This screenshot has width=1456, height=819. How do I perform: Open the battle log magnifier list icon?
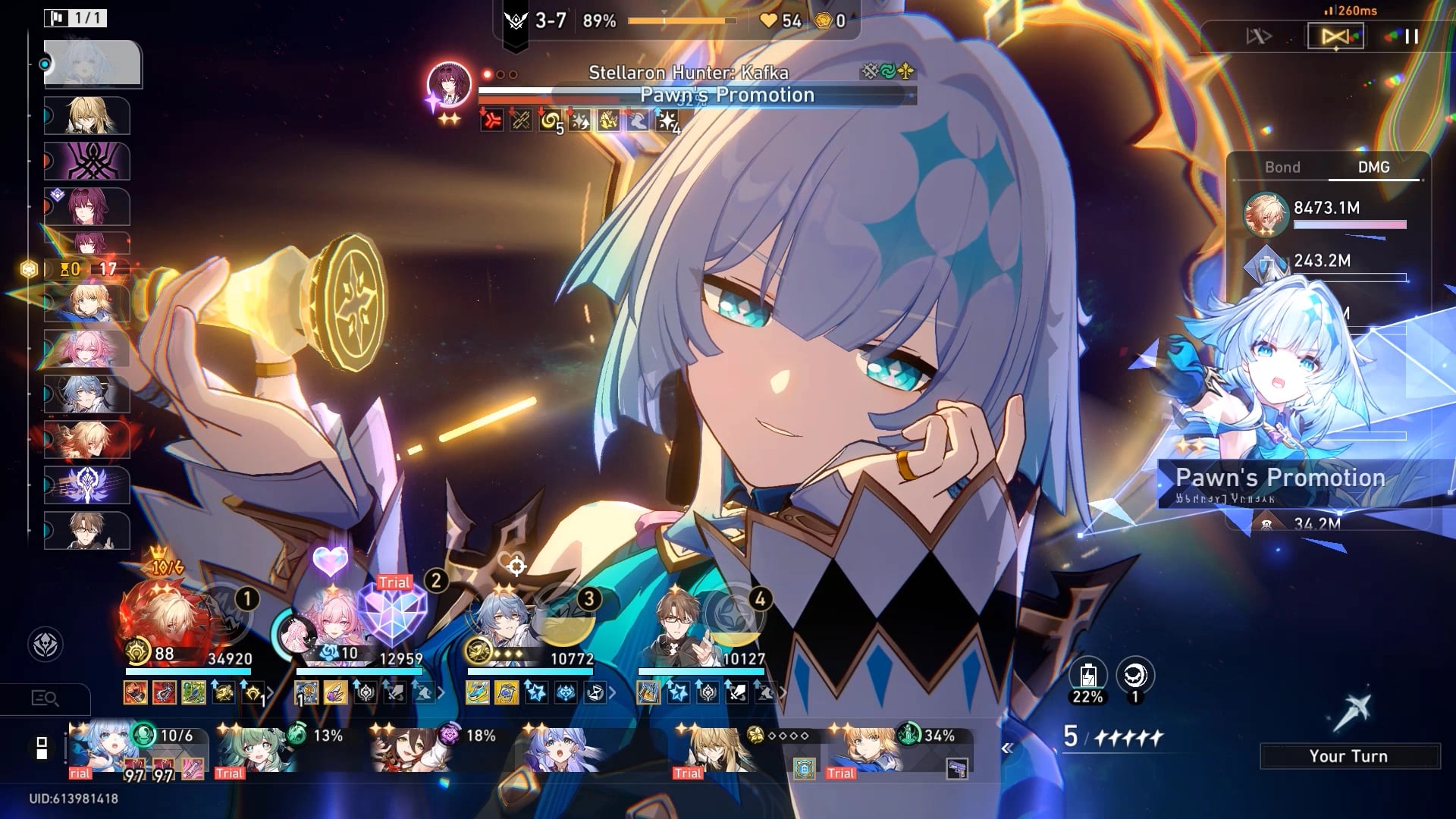pos(45,698)
